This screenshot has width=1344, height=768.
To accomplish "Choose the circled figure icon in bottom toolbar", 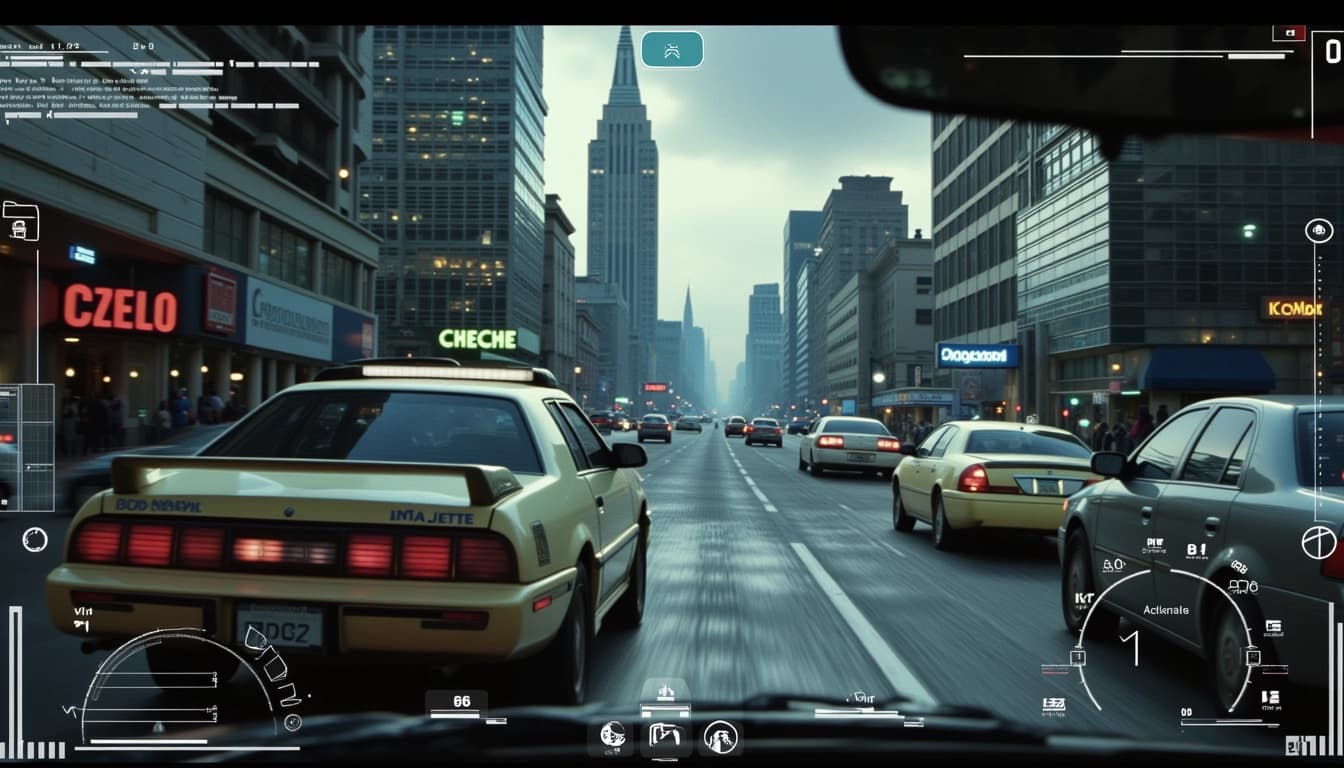I will pyautogui.click(x=719, y=737).
